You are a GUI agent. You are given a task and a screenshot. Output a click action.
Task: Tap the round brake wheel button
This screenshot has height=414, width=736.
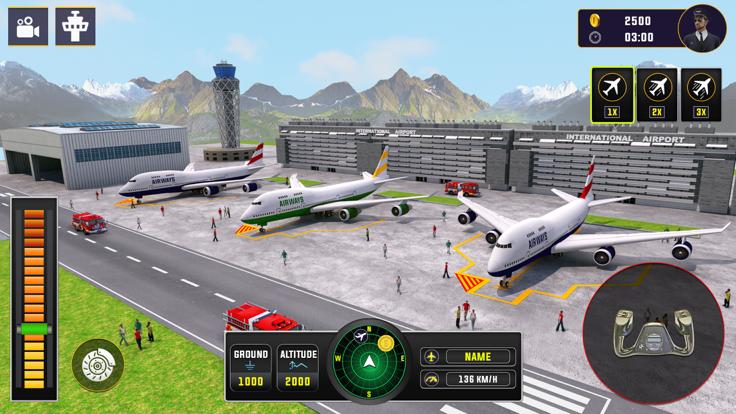point(93,361)
